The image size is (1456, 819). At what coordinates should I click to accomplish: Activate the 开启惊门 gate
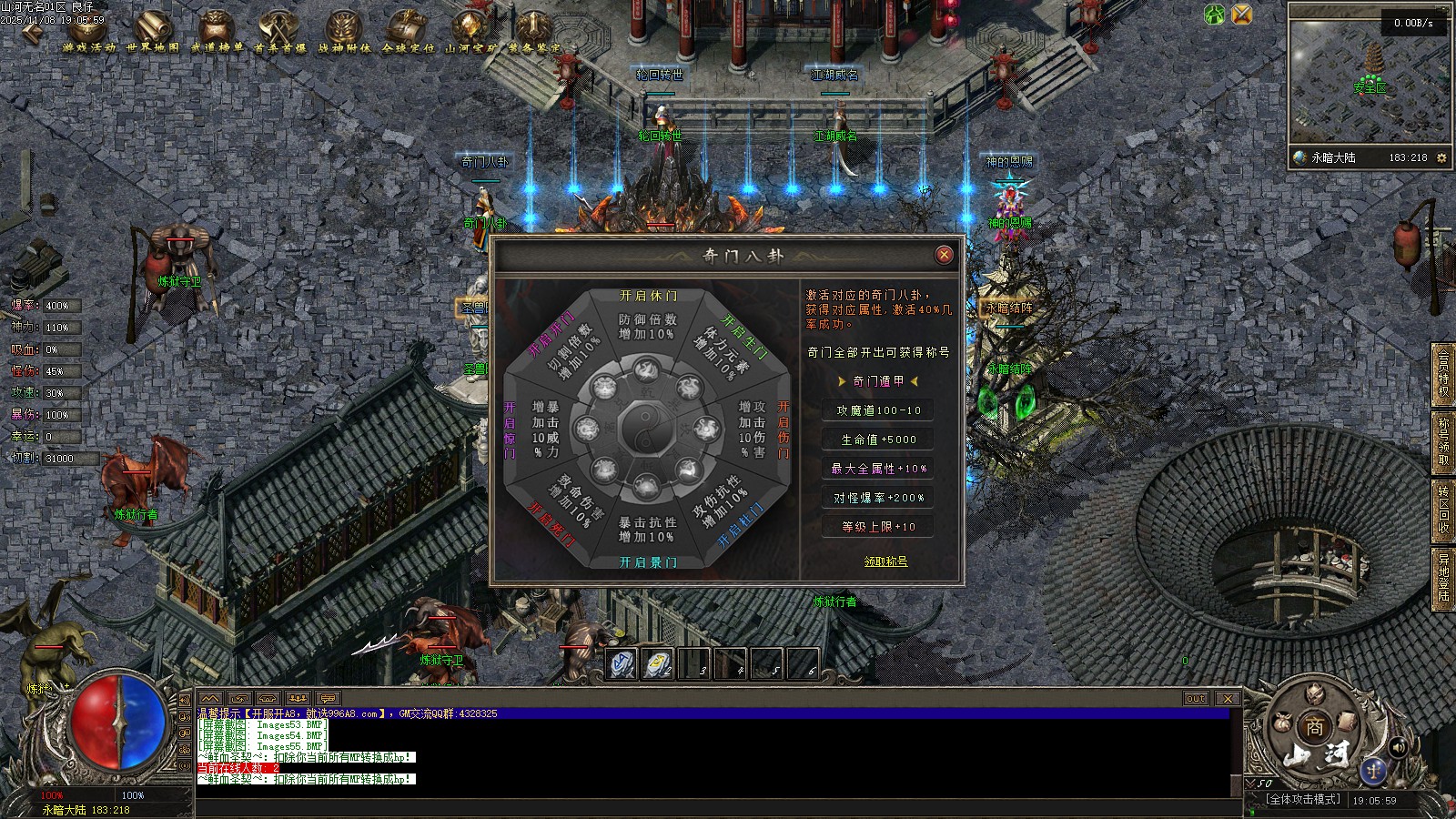tap(510, 430)
